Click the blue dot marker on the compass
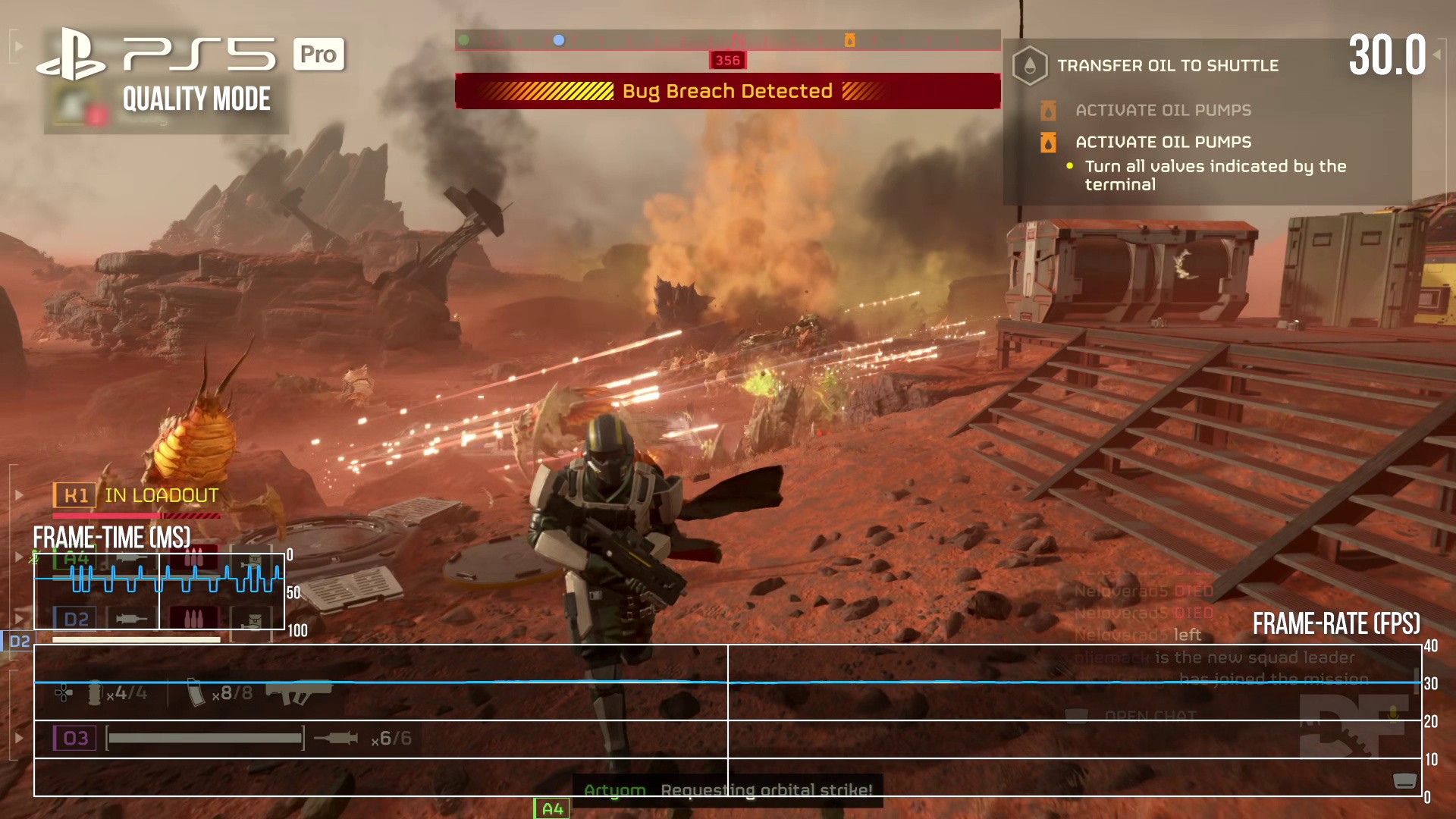This screenshot has width=1456, height=819. [x=559, y=40]
